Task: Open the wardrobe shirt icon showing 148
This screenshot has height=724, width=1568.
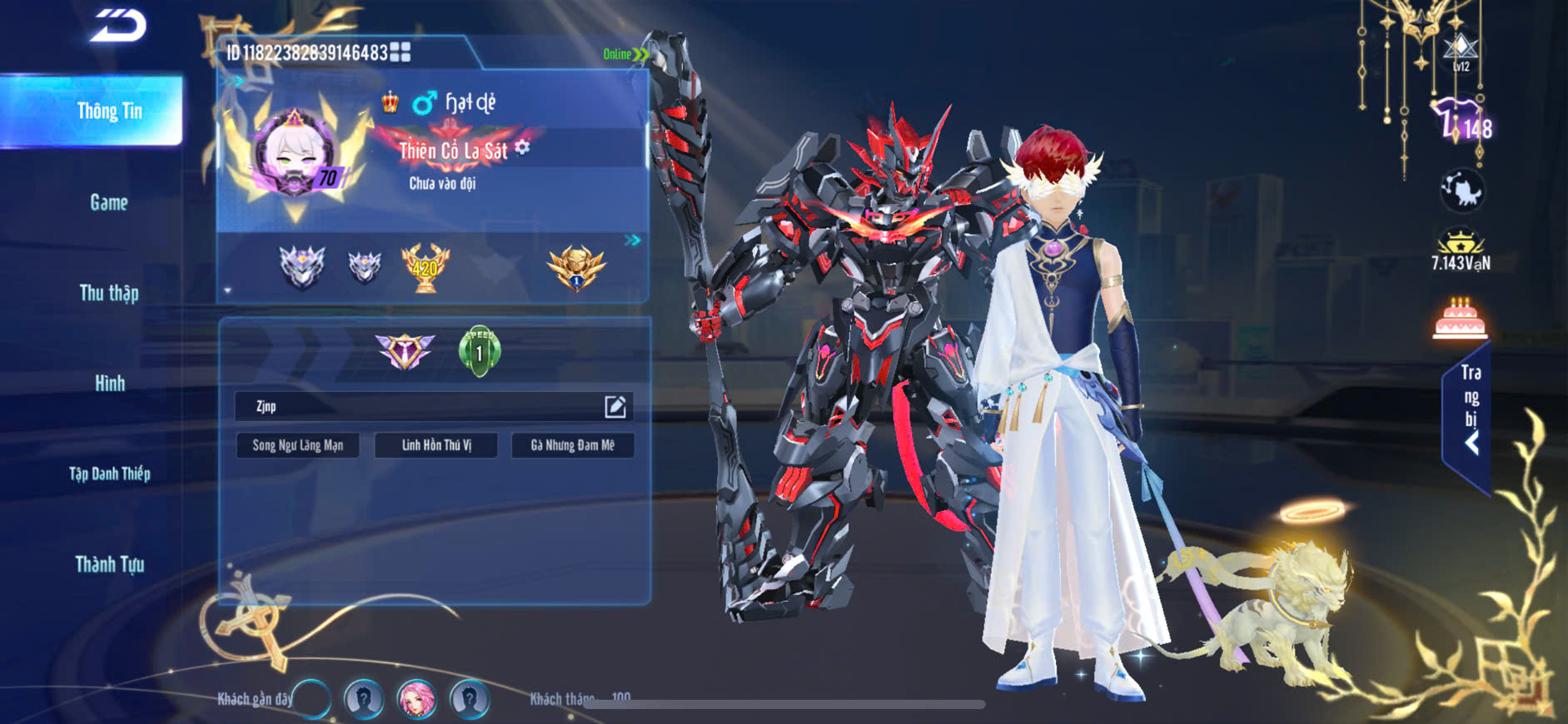Action: point(1461,121)
